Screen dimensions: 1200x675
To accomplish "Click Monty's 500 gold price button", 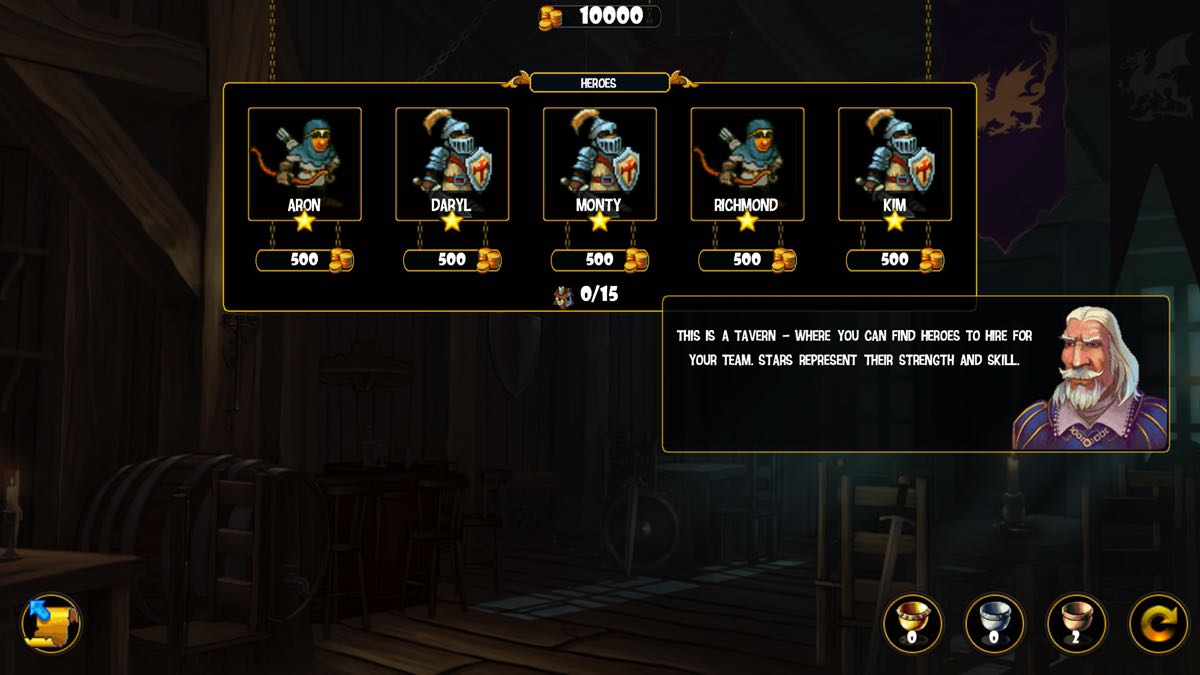I will [600, 260].
